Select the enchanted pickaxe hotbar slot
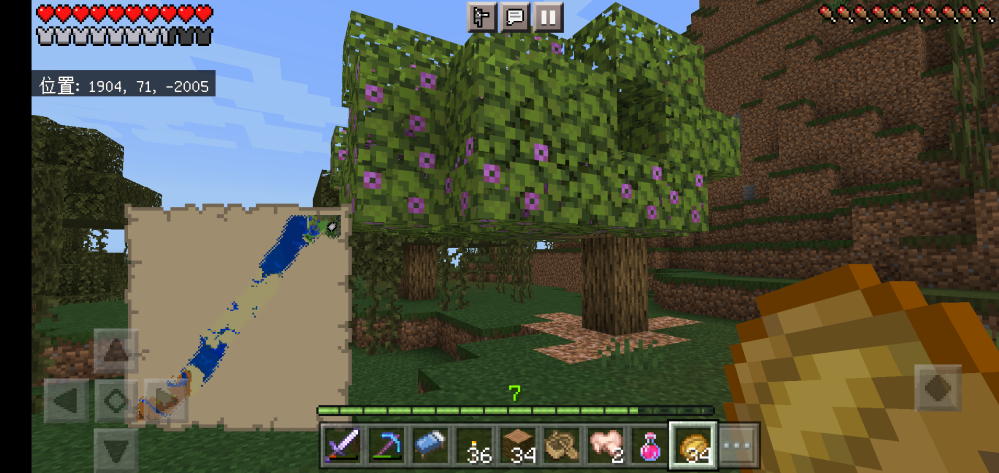 (x=385, y=444)
